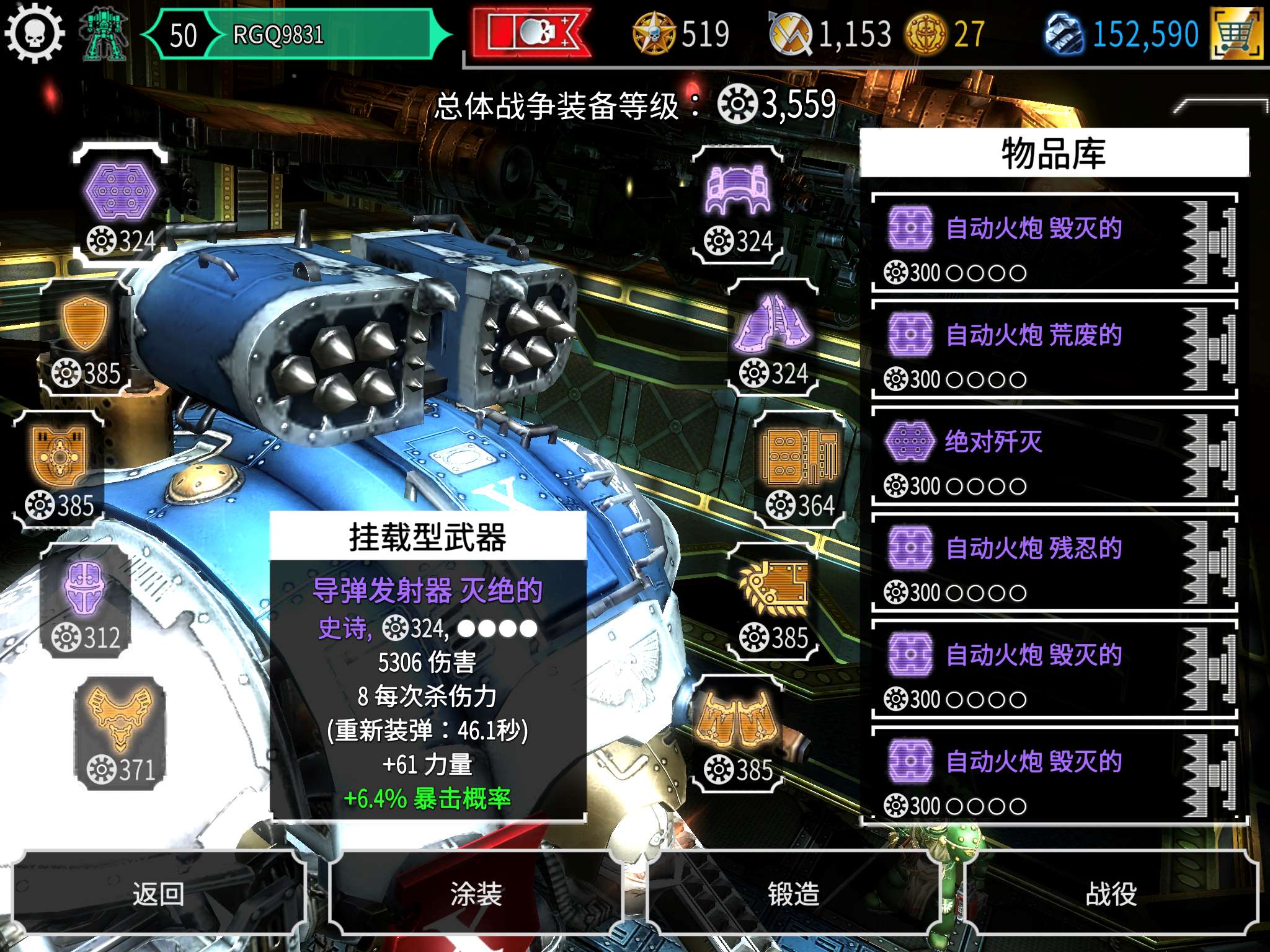The image size is (1270, 952).
Task: Click the 返回 back button
Action: coord(159,893)
